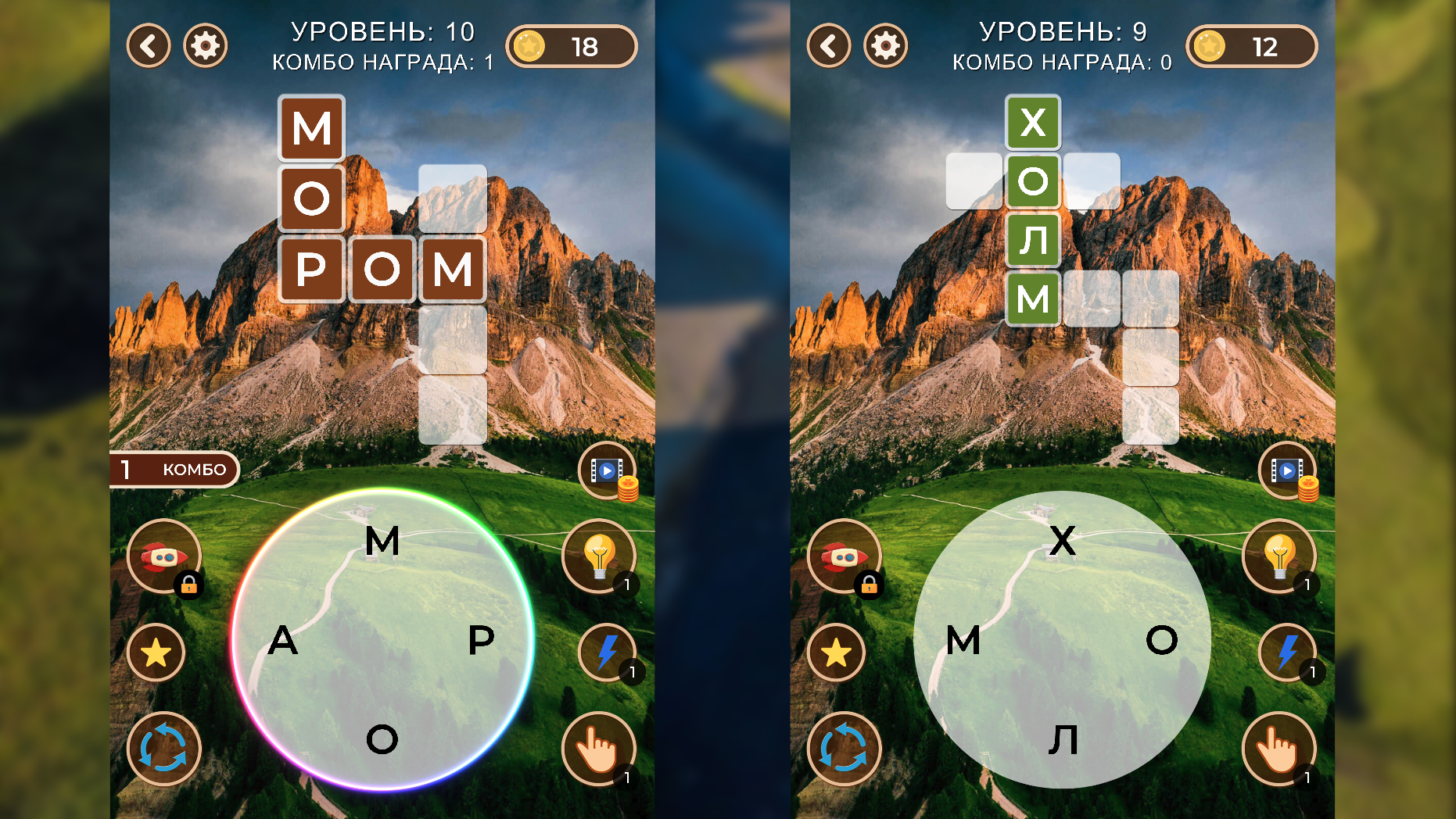Tap the locked rocket booster on level 10
Image resolution: width=1456 pixels, height=819 pixels.
tap(163, 556)
